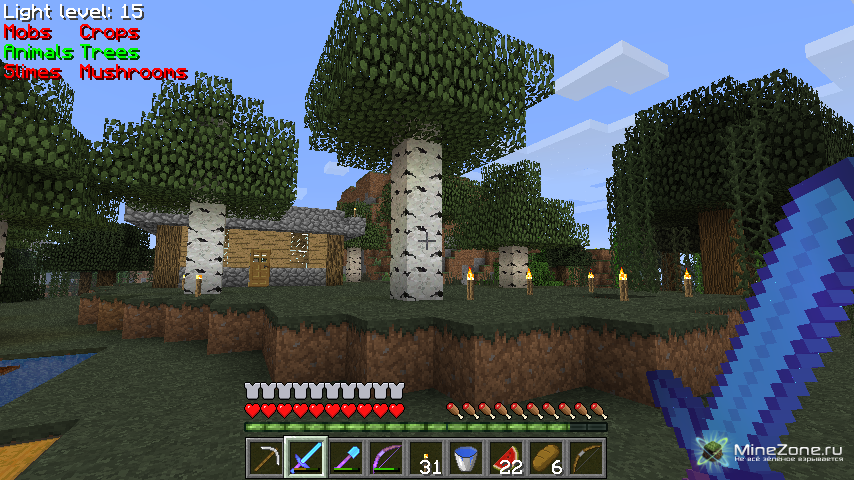Choose the enchanted shovel in the hotbar
The width and height of the screenshot is (854, 480).
click(345, 458)
